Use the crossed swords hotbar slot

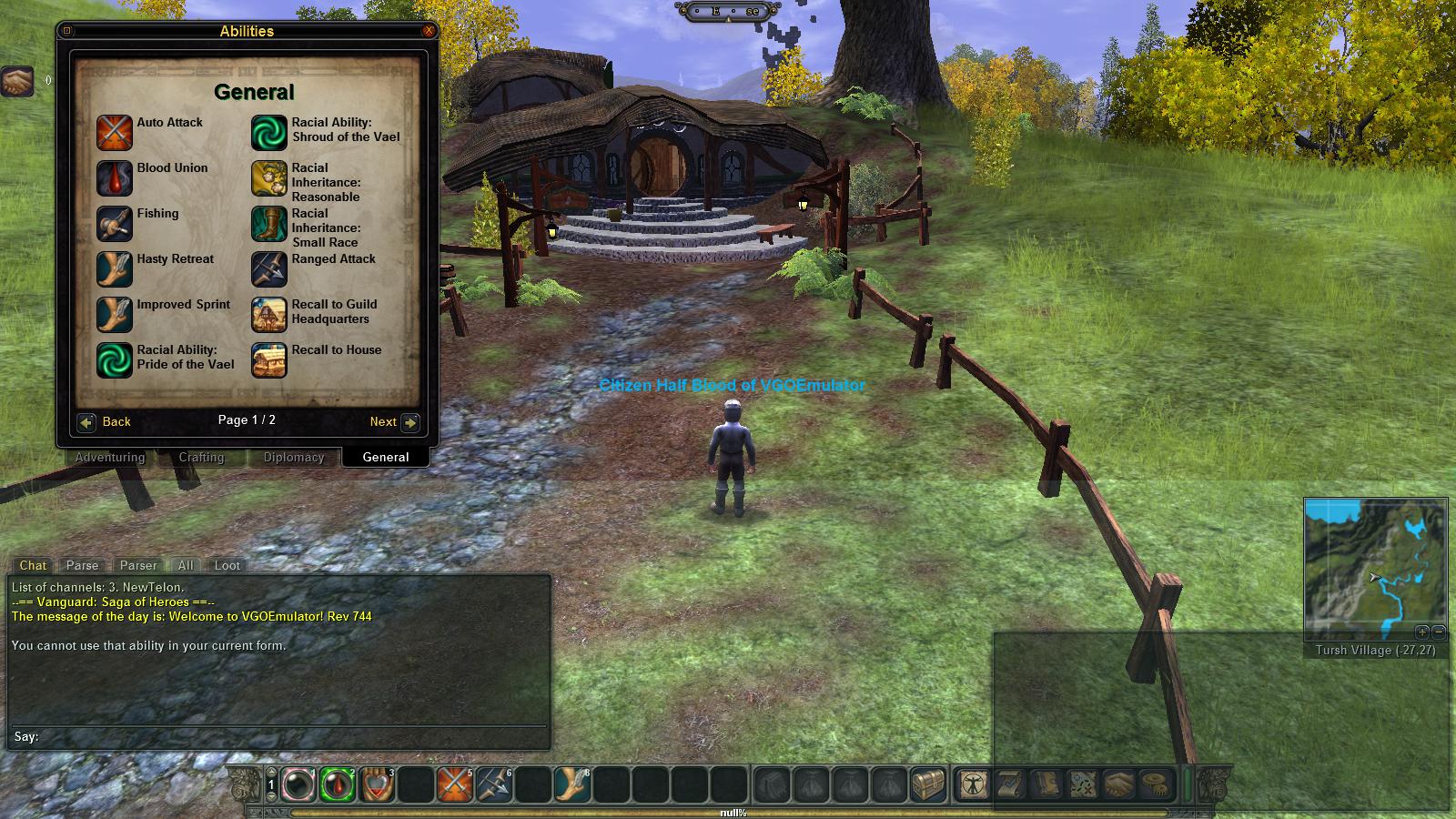click(x=455, y=784)
